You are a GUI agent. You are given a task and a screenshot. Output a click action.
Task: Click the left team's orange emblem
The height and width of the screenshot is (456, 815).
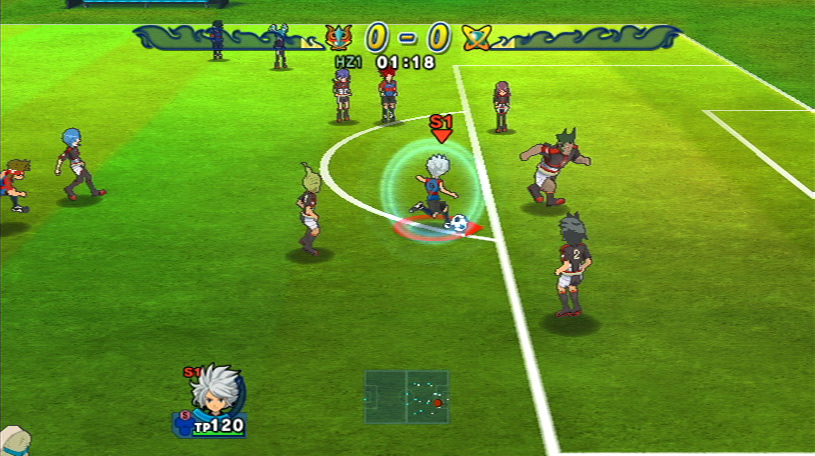[x=339, y=38]
